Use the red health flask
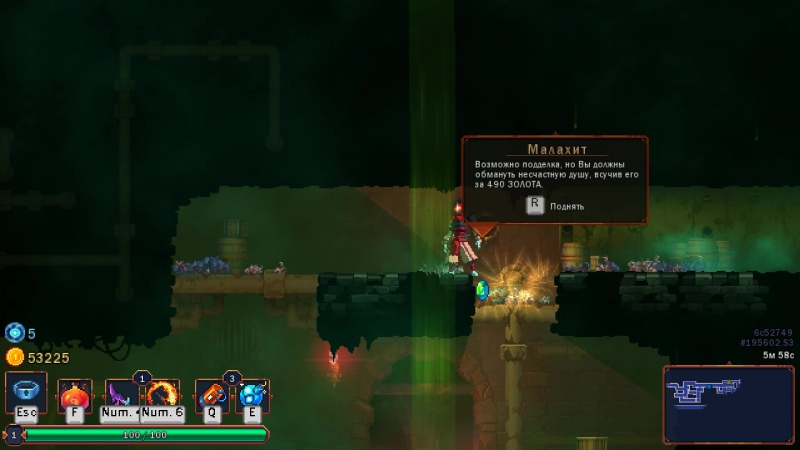 pos(74,396)
